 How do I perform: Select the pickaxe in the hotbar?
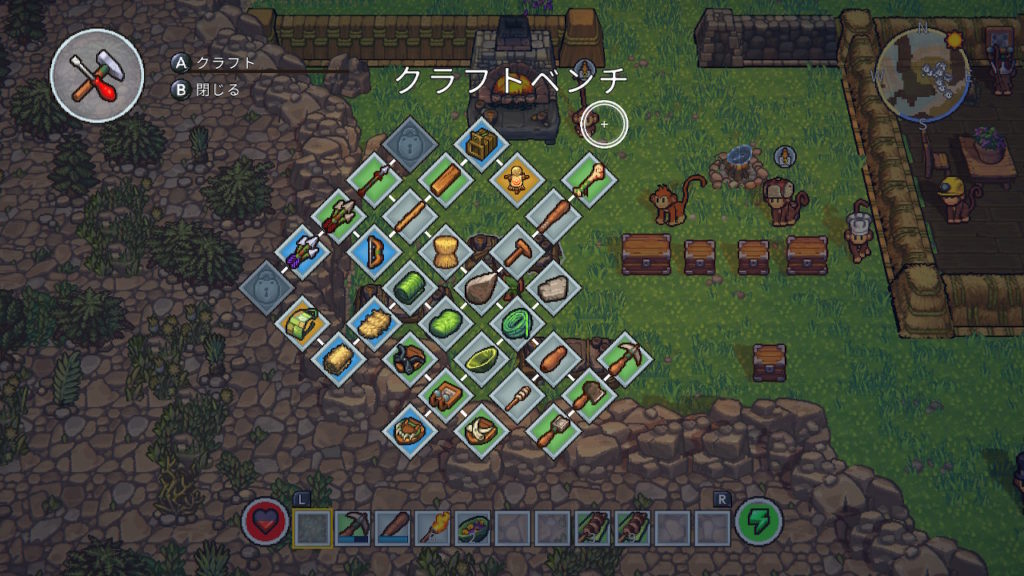pyautogui.click(x=352, y=526)
